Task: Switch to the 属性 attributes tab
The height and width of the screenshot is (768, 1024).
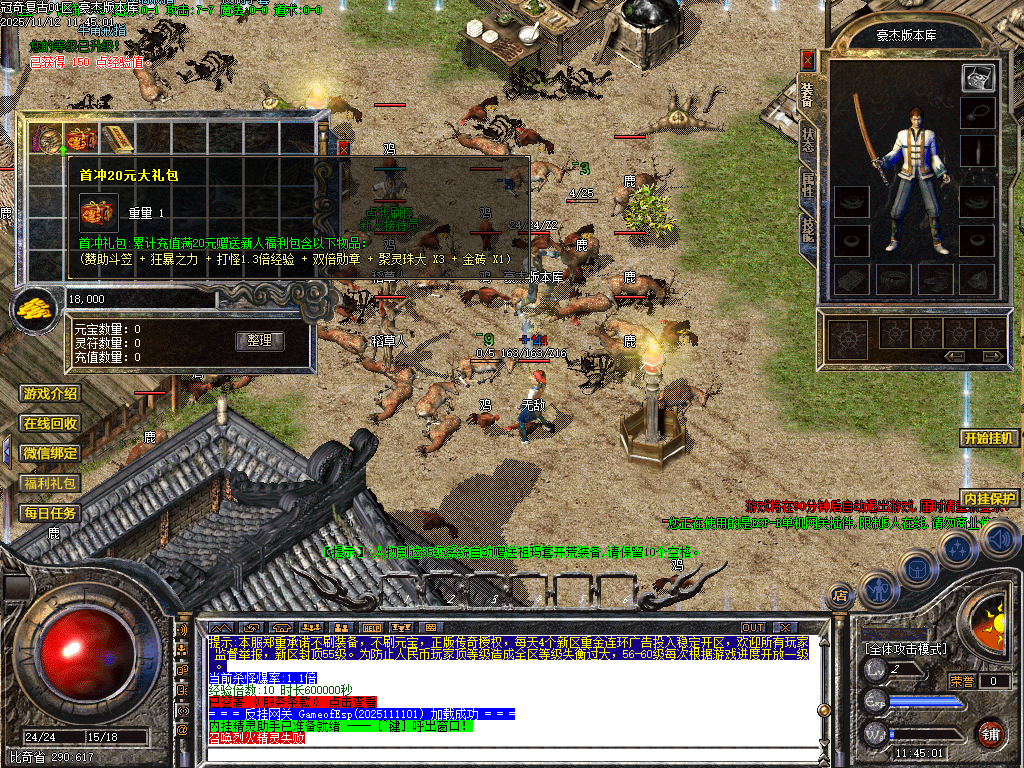Action: coord(808,185)
